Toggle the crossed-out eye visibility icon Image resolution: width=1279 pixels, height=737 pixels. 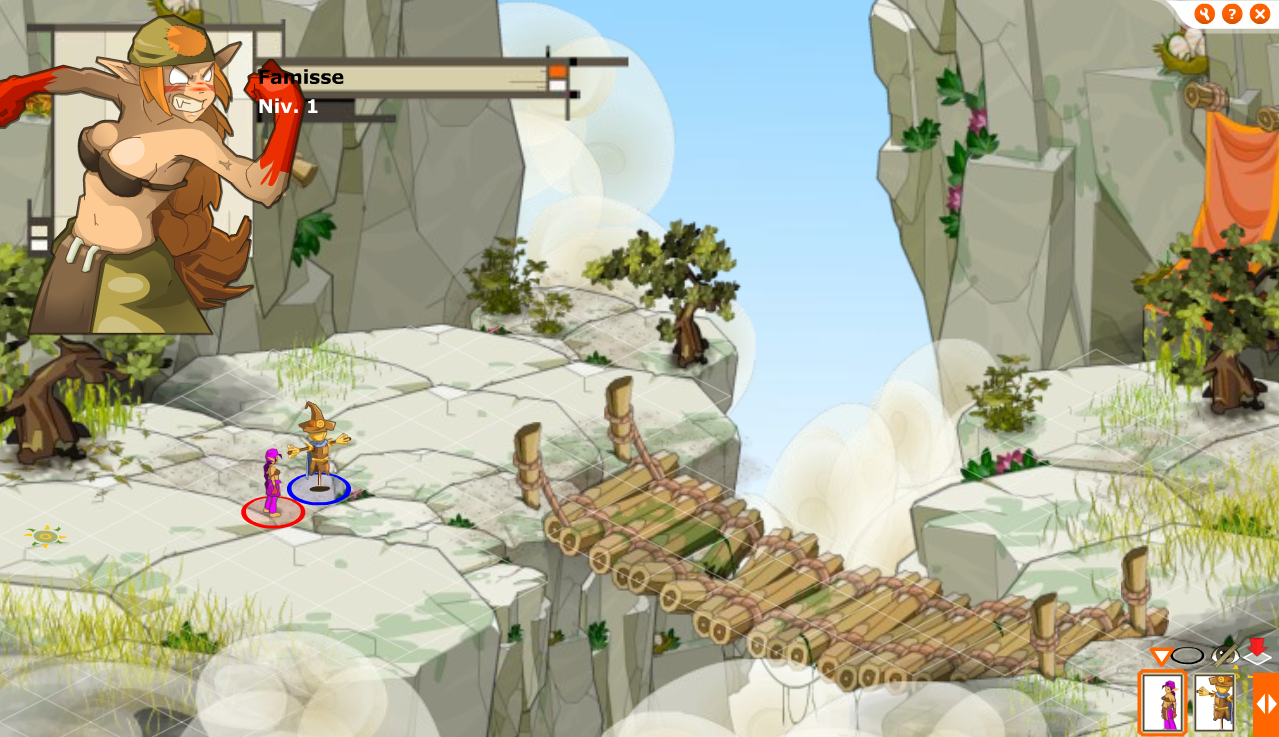(1224, 656)
